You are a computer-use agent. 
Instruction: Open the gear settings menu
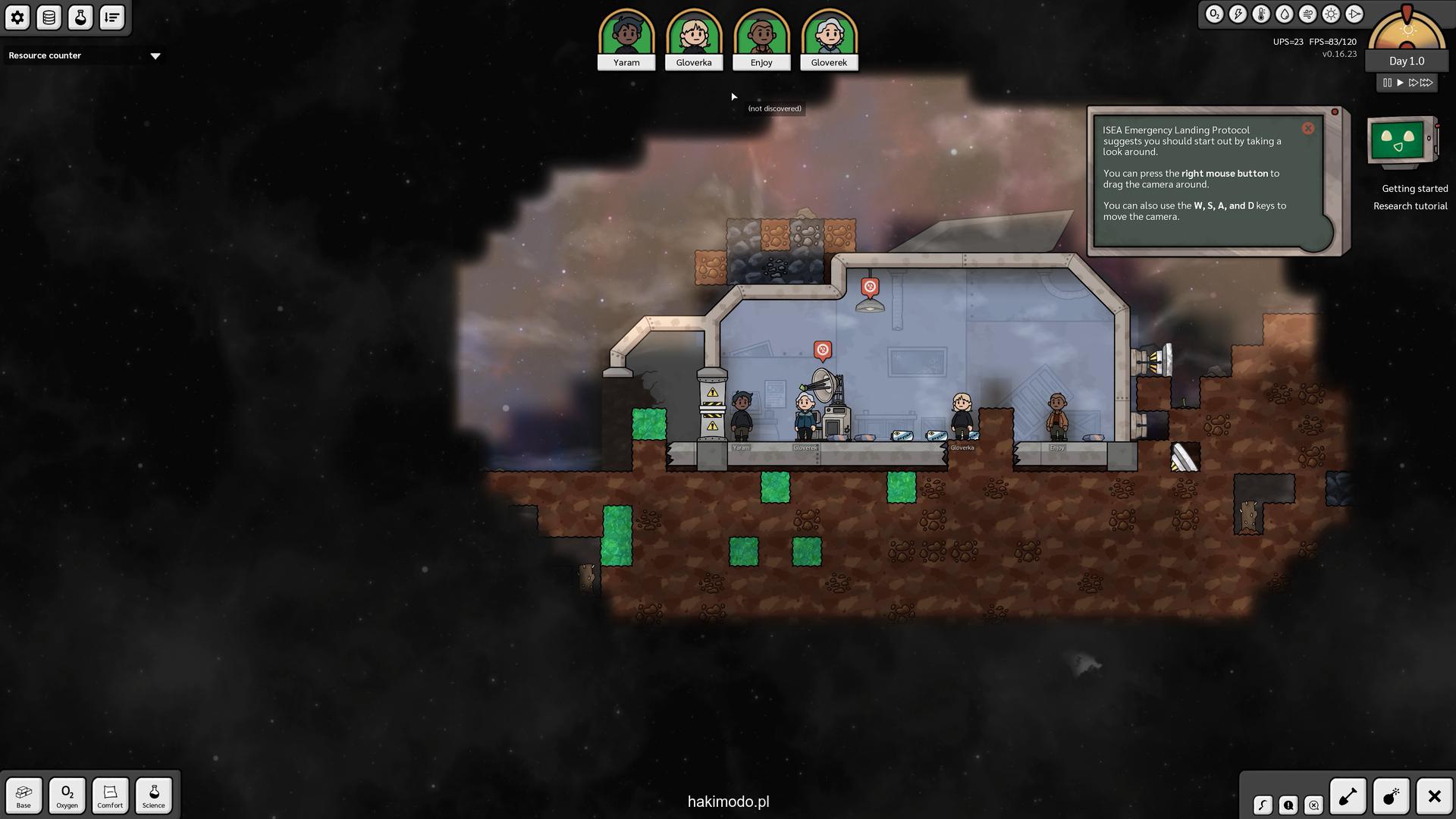pos(17,17)
